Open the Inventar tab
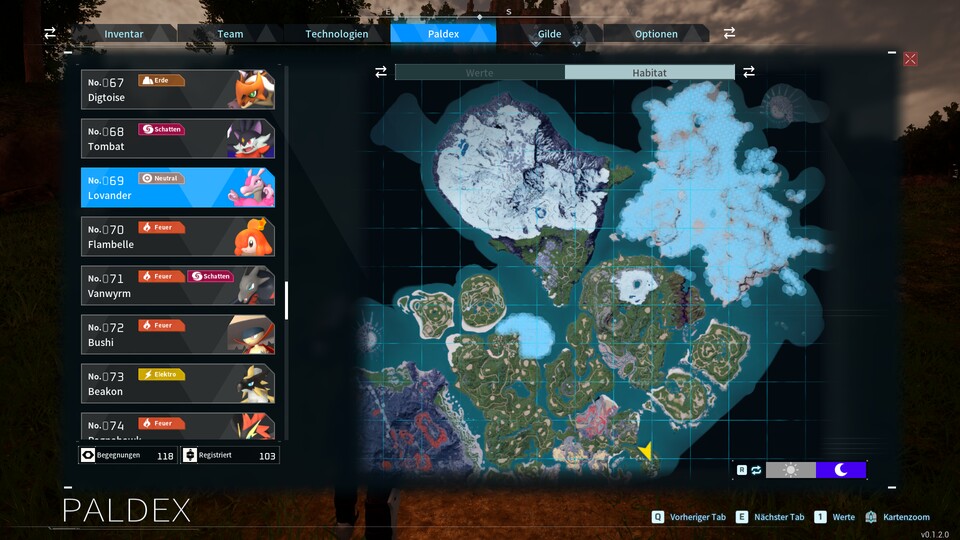The width and height of the screenshot is (960, 540). 124,34
